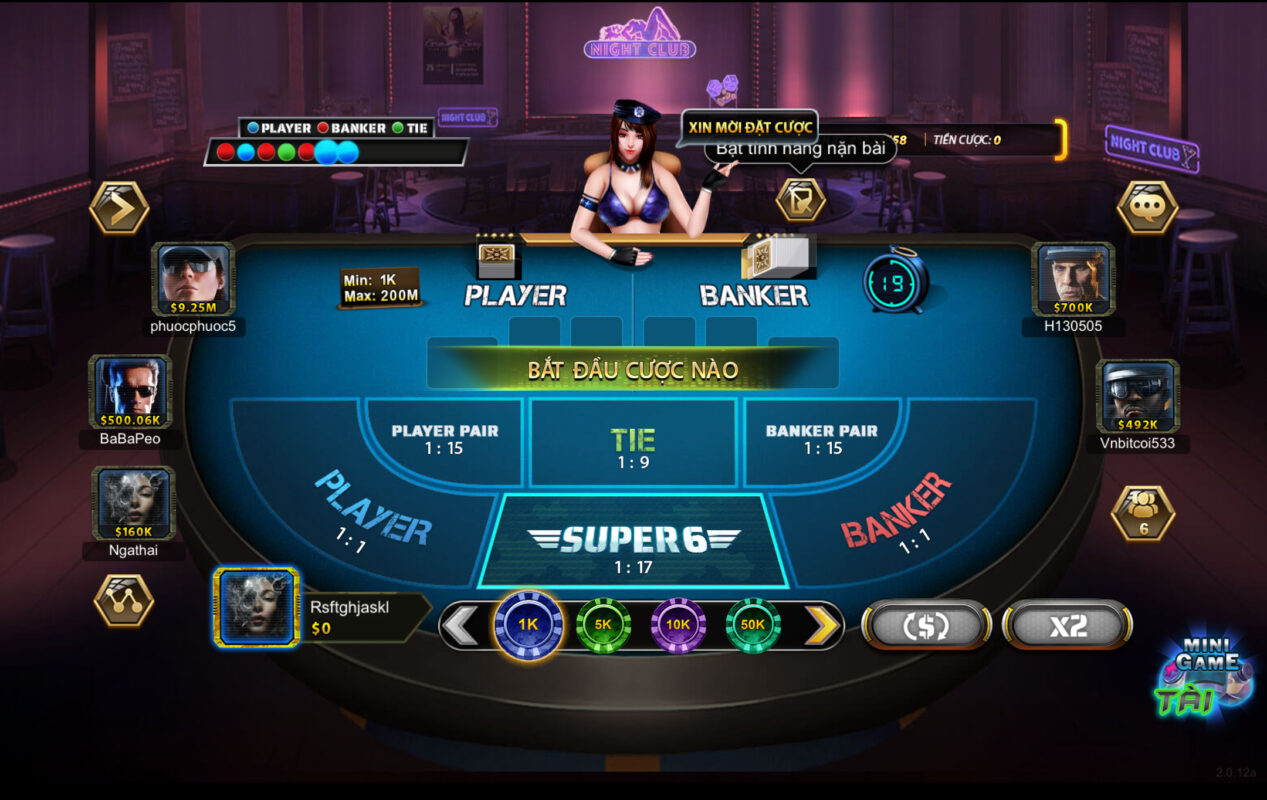Pick the 50K chip

point(753,624)
